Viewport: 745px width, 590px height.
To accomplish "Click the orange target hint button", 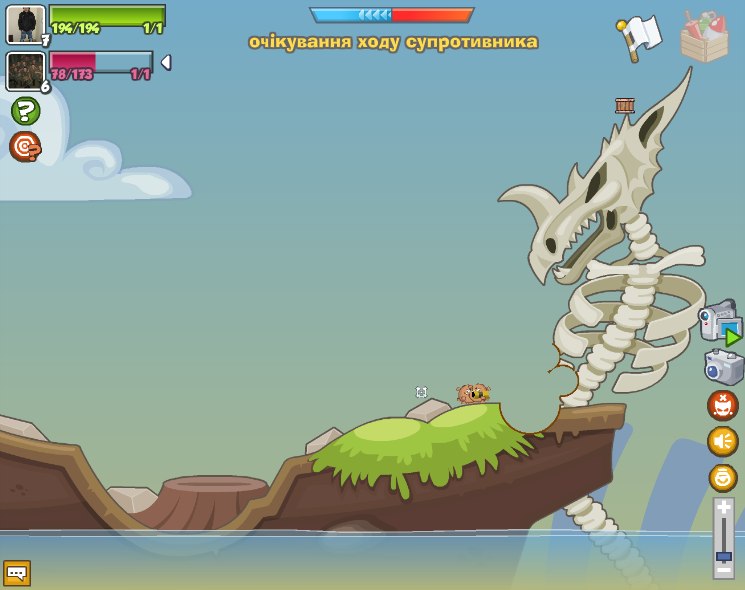I will click(x=25, y=147).
